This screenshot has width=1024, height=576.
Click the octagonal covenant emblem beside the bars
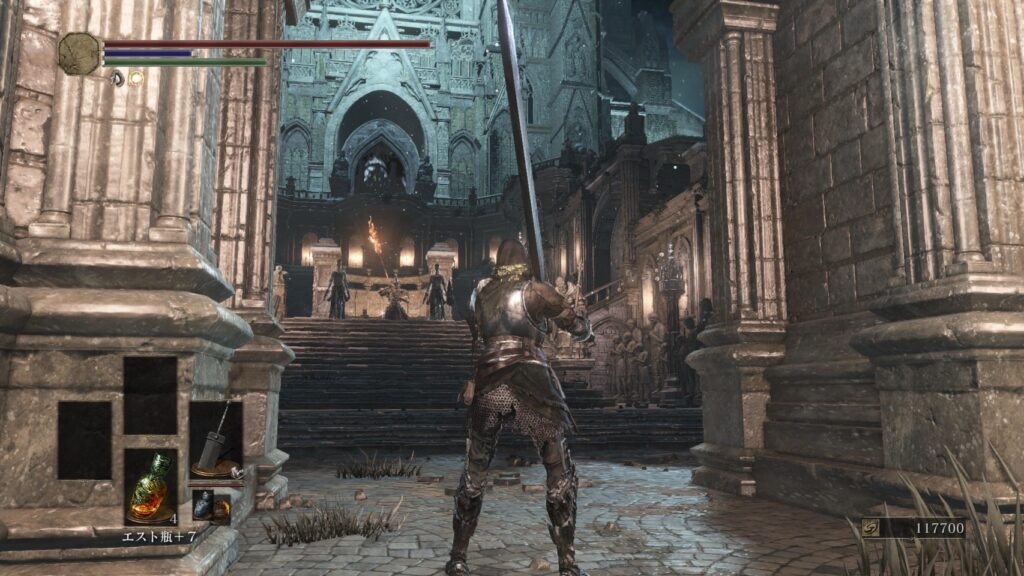[x=79, y=53]
